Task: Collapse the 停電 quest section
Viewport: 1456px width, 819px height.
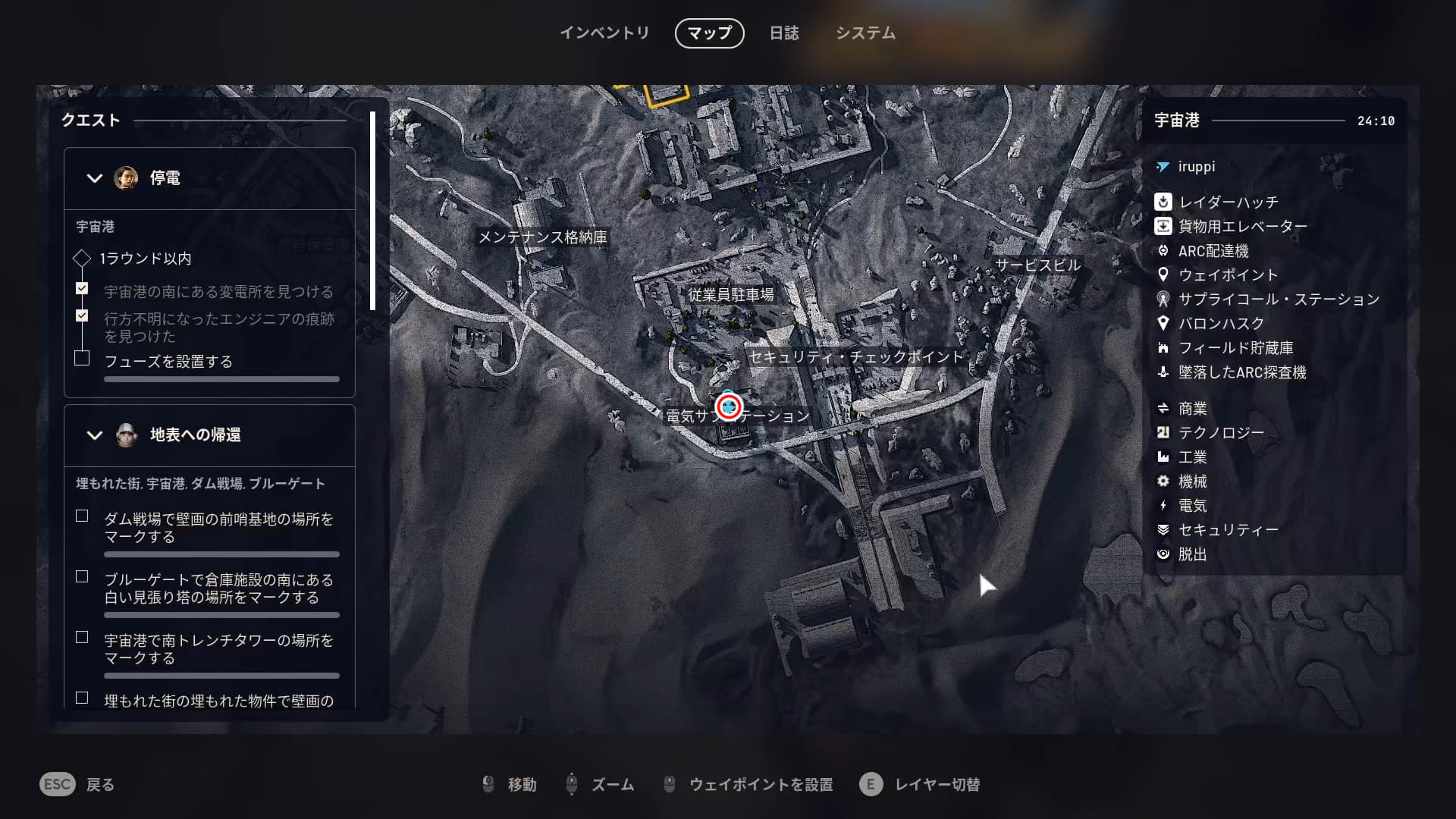Action: [x=95, y=178]
